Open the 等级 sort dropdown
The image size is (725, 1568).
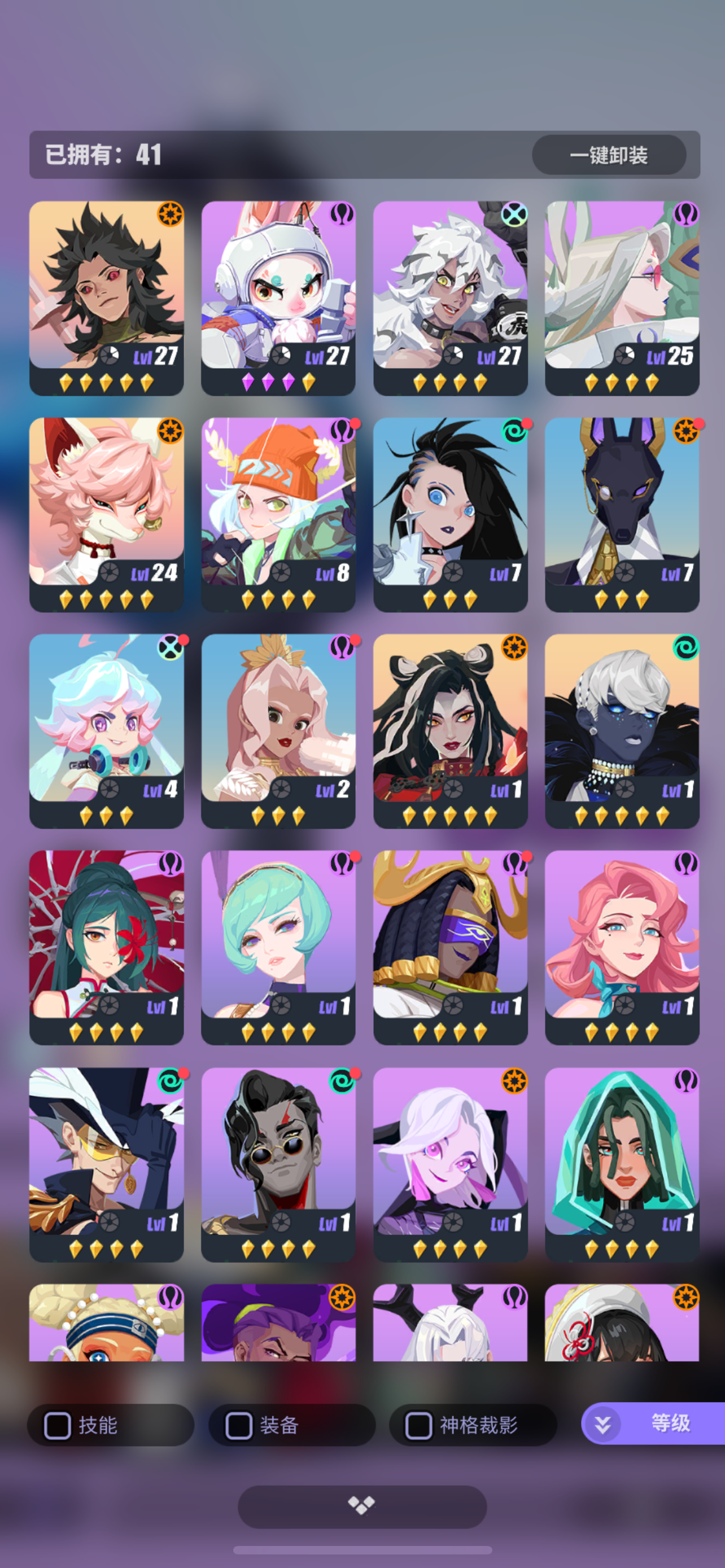[670, 1426]
